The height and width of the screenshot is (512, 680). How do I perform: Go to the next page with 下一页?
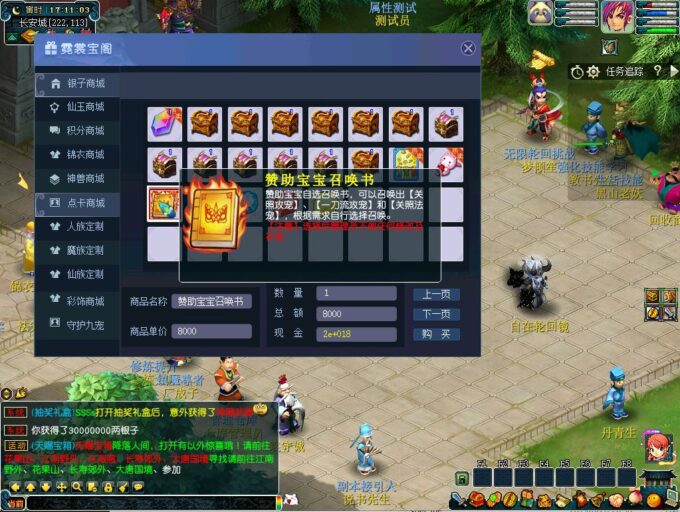pyautogui.click(x=436, y=314)
